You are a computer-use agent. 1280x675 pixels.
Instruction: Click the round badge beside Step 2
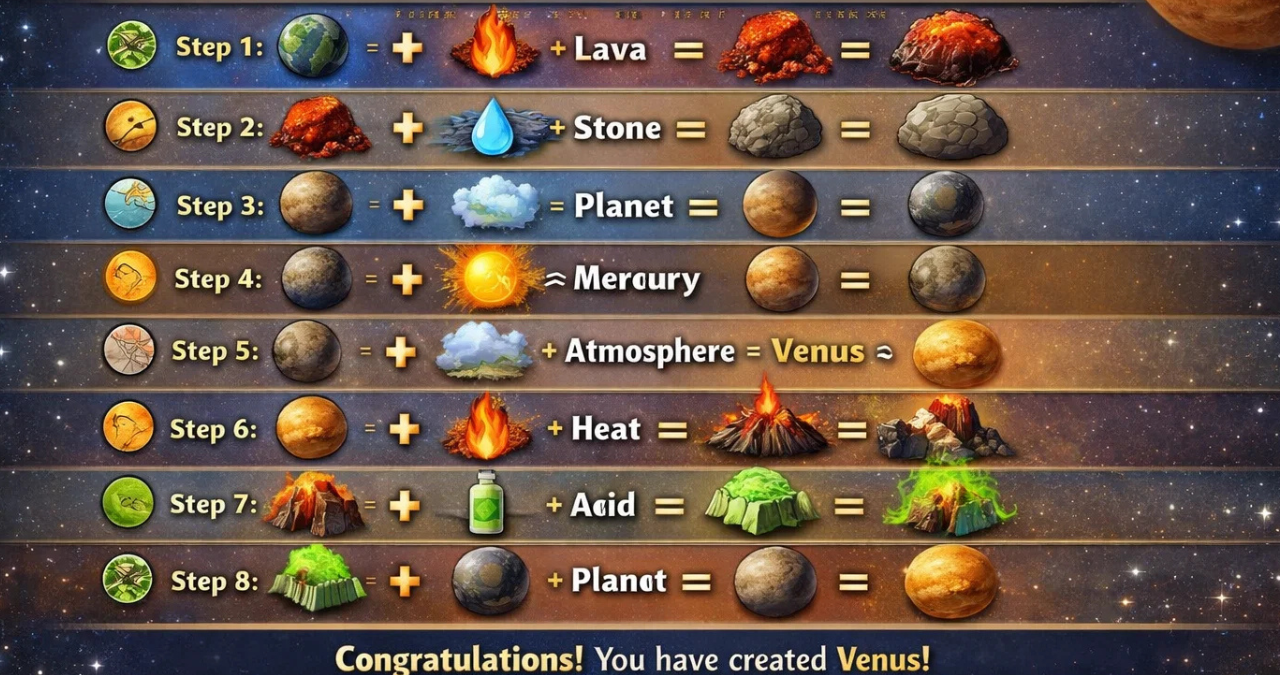[x=130, y=126]
